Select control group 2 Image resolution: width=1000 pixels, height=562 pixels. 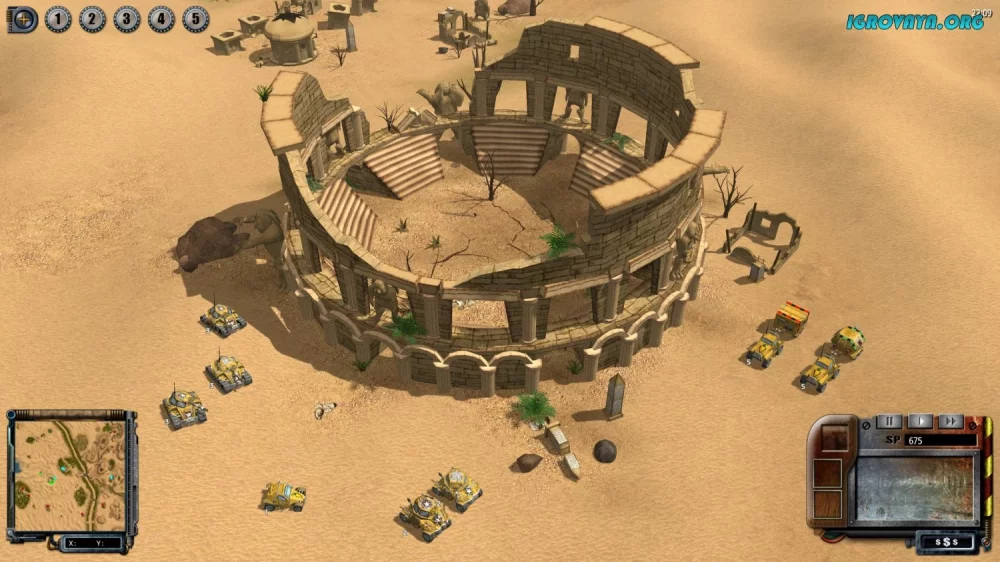[x=92, y=19]
